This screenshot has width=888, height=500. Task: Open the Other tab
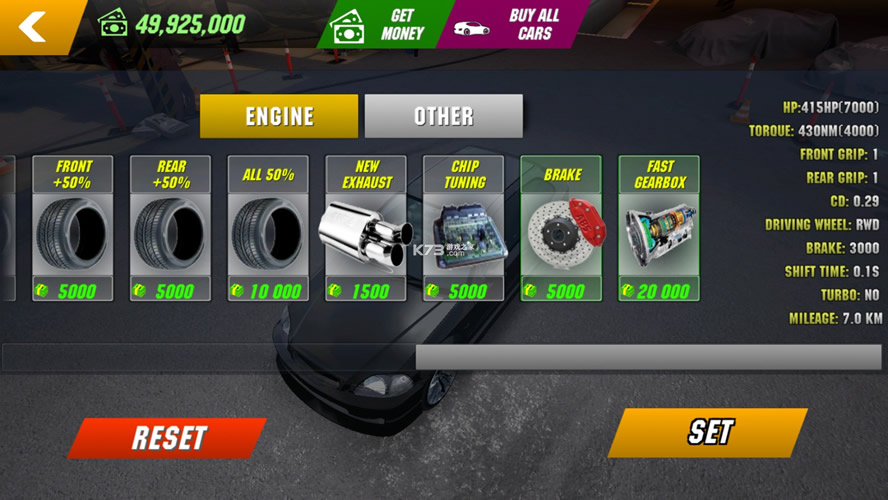tap(443, 116)
